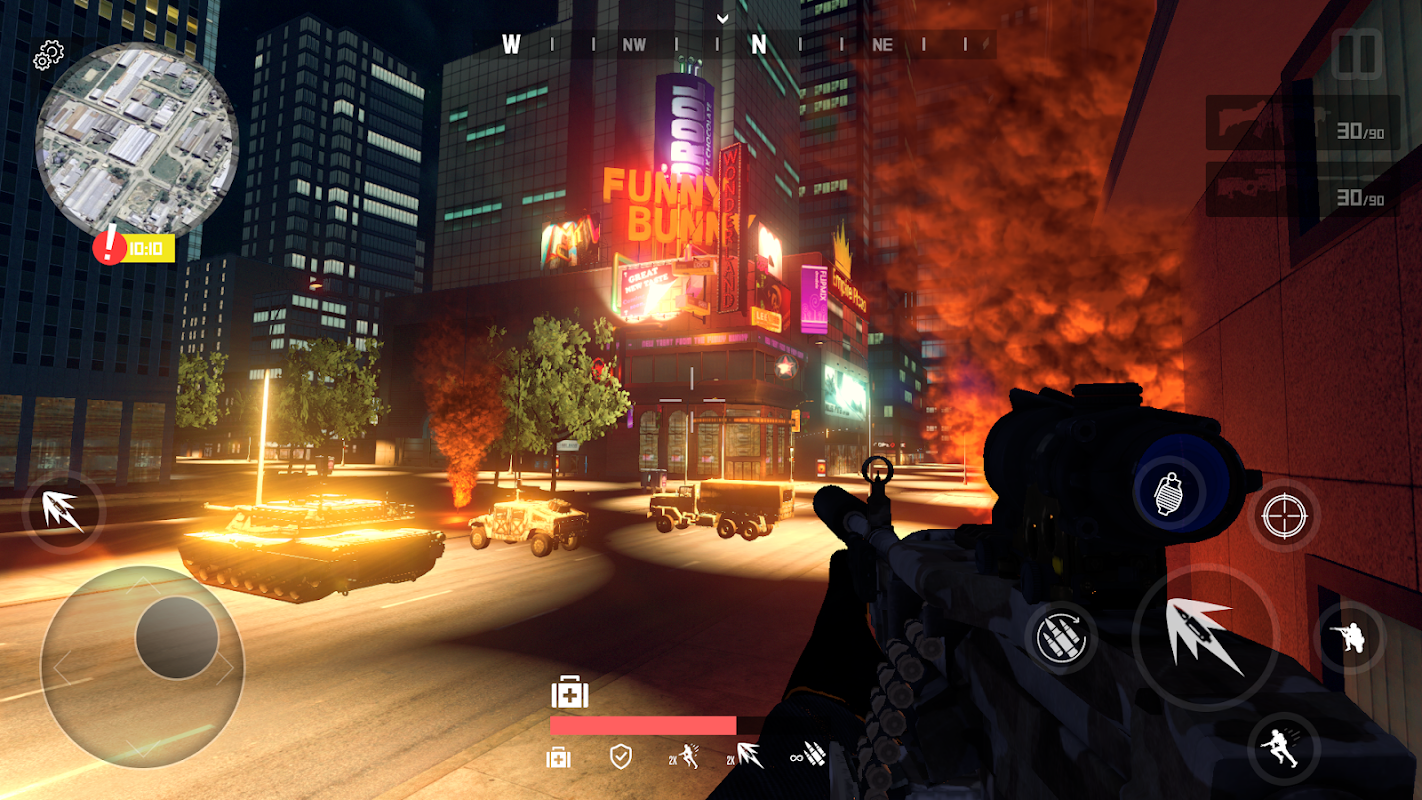Pause the game
Screen dimensions: 1422x800
click(x=1357, y=55)
